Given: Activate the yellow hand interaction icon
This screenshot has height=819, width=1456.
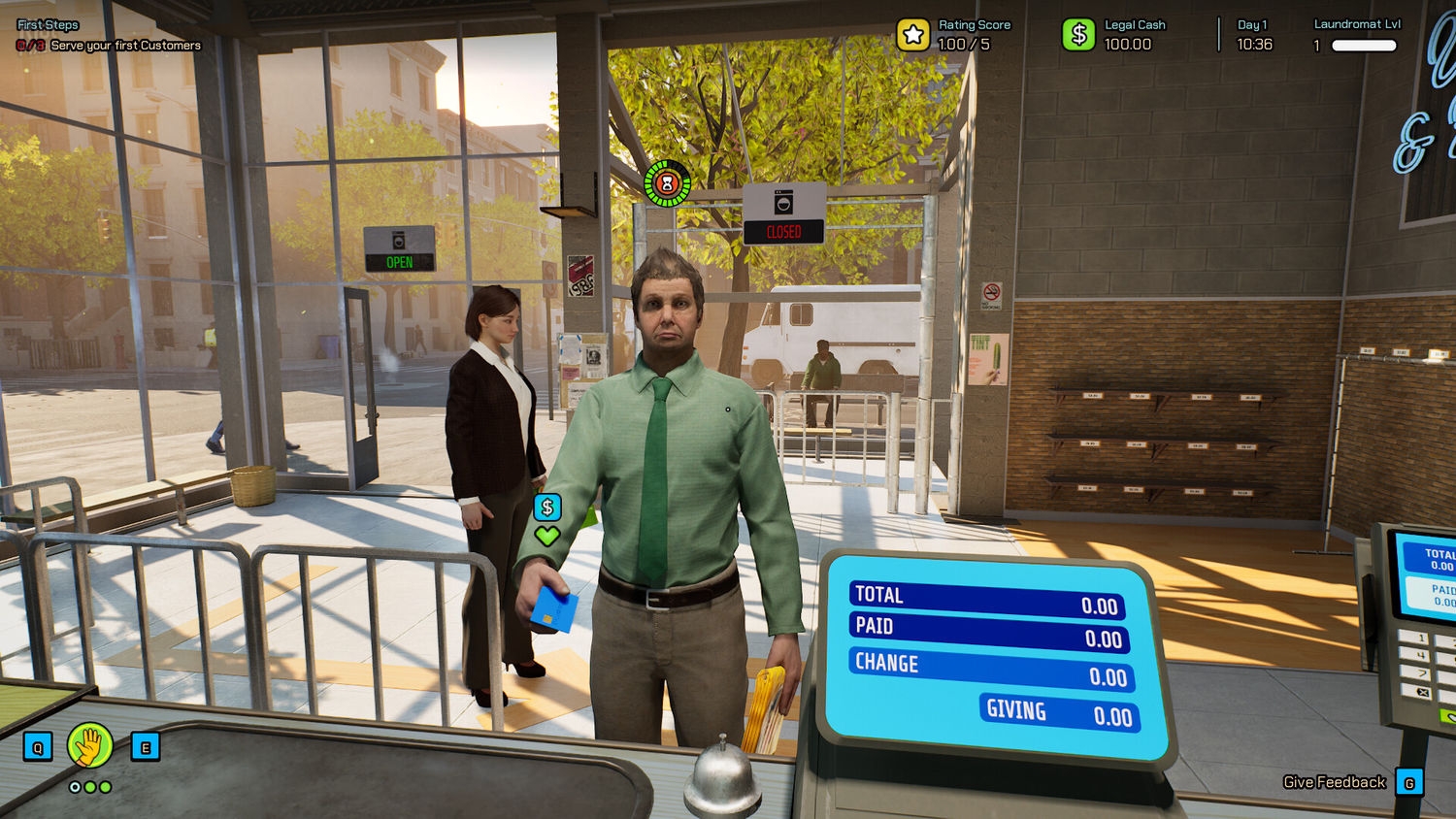Looking at the screenshot, I should [90, 746].
